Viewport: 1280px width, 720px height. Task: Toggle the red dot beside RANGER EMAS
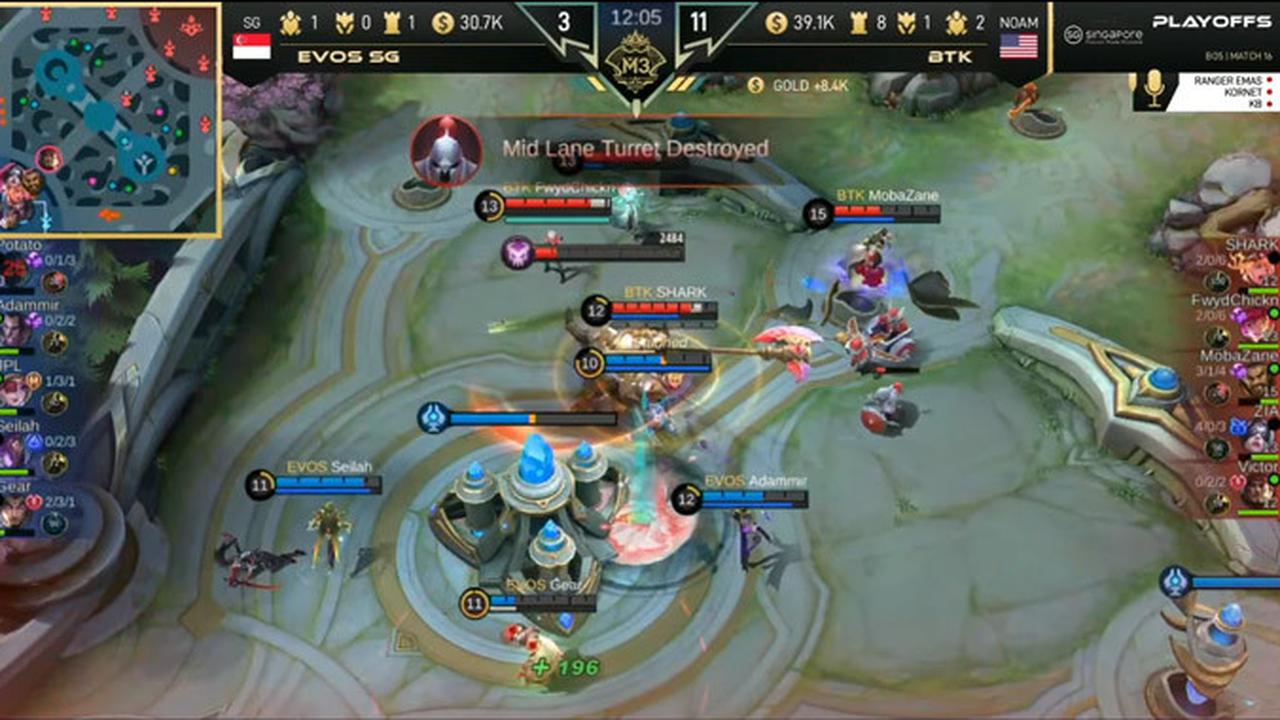[1269, 80]
